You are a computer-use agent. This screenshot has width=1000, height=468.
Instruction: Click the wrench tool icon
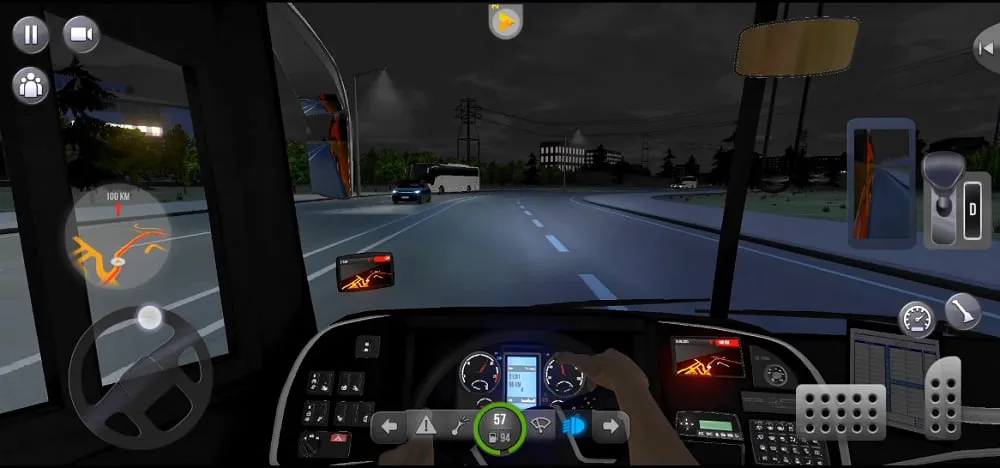pos(462,427)
